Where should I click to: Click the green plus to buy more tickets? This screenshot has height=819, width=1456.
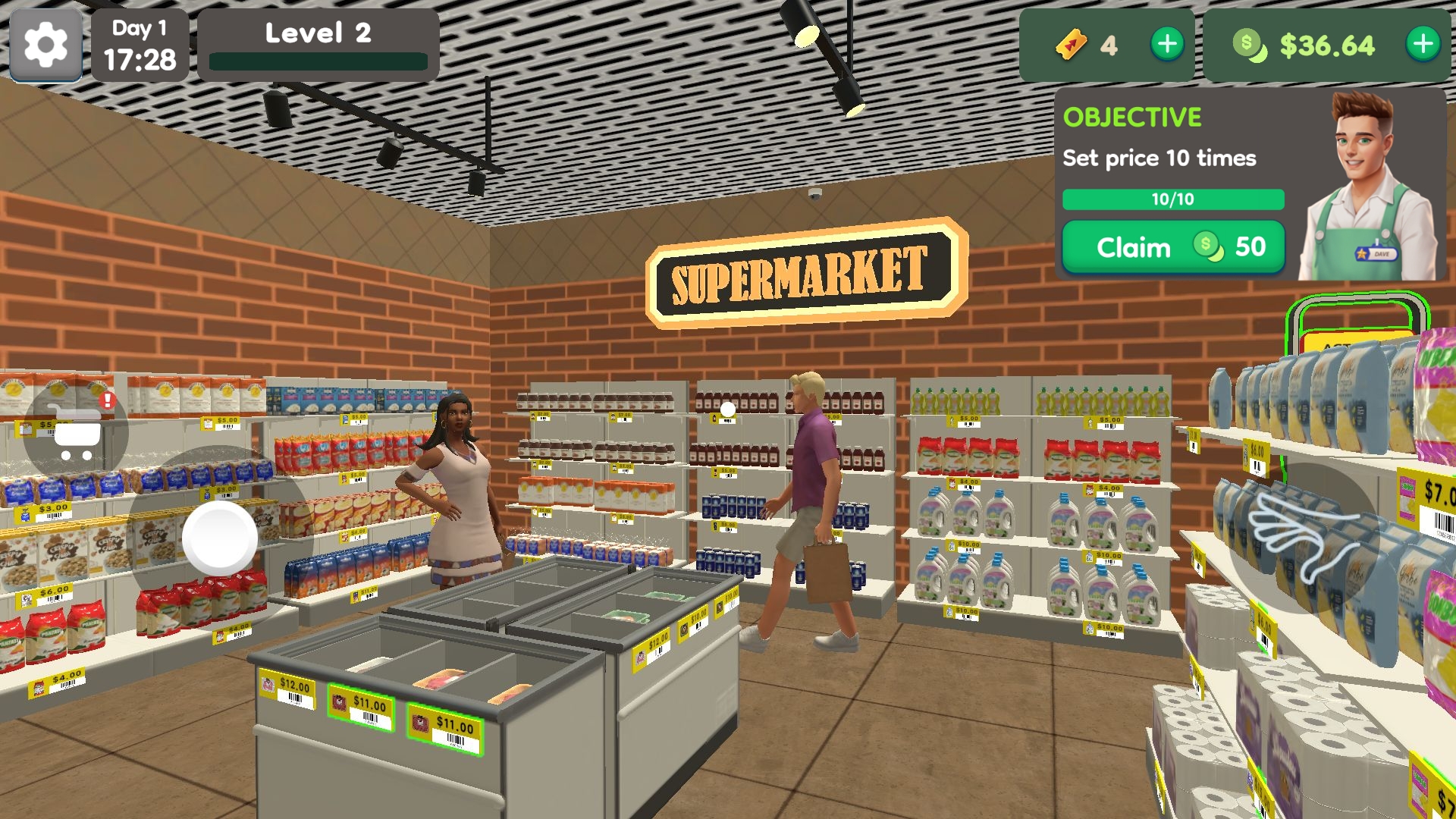tap(1166, 43)
